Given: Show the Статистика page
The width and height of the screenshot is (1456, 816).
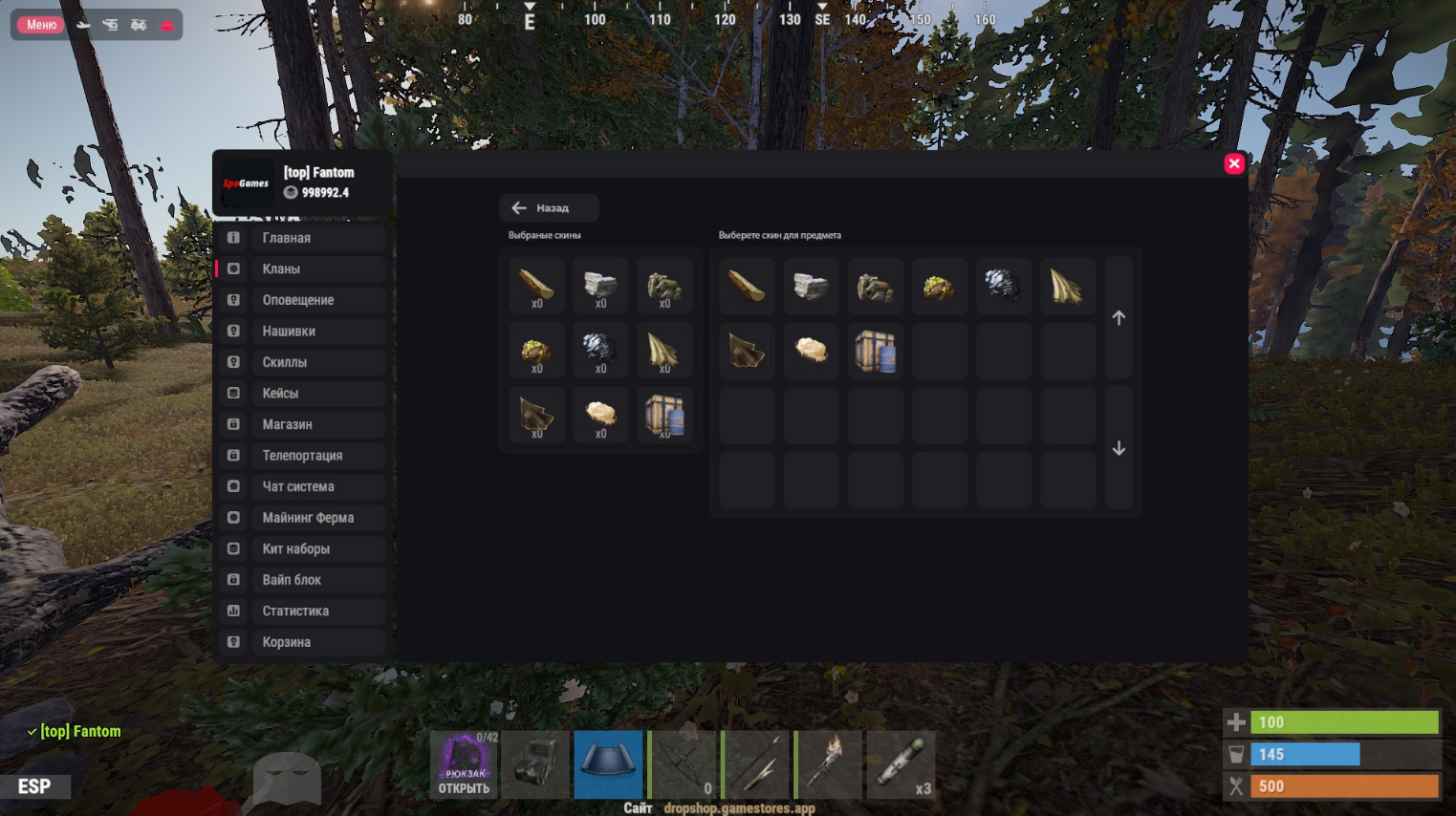Looking at the screenshot, I should (x=301, y=612).
